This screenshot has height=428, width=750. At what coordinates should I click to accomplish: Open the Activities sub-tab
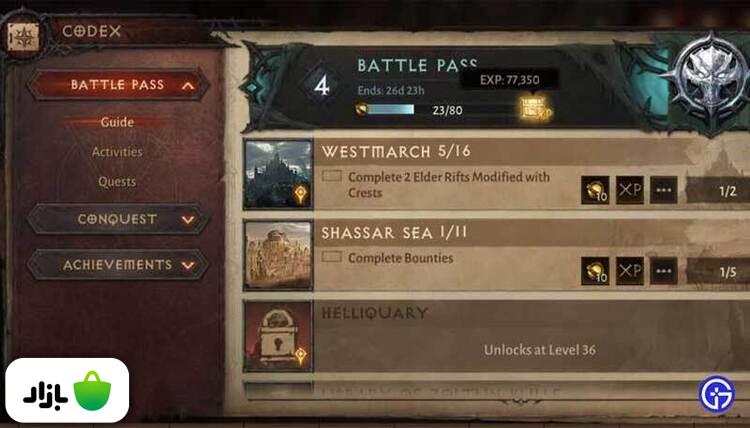[x=117, y=152]
